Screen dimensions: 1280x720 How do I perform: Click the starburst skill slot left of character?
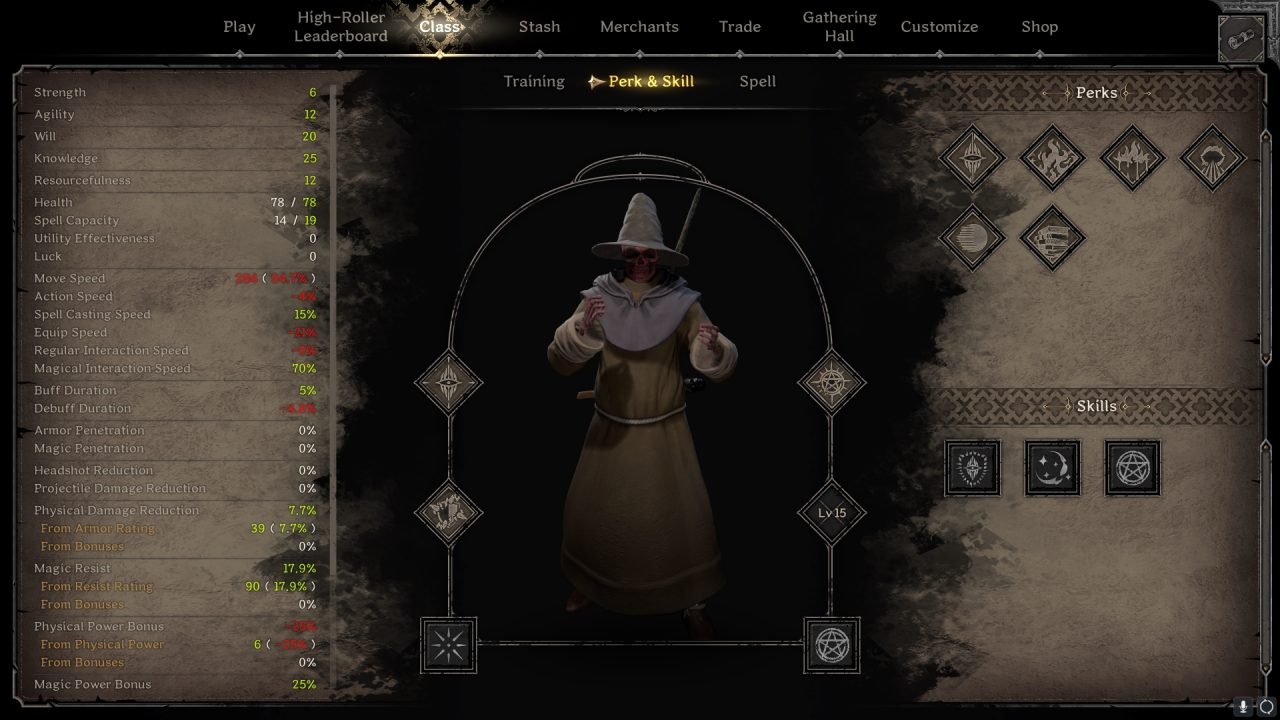(449, 645)
